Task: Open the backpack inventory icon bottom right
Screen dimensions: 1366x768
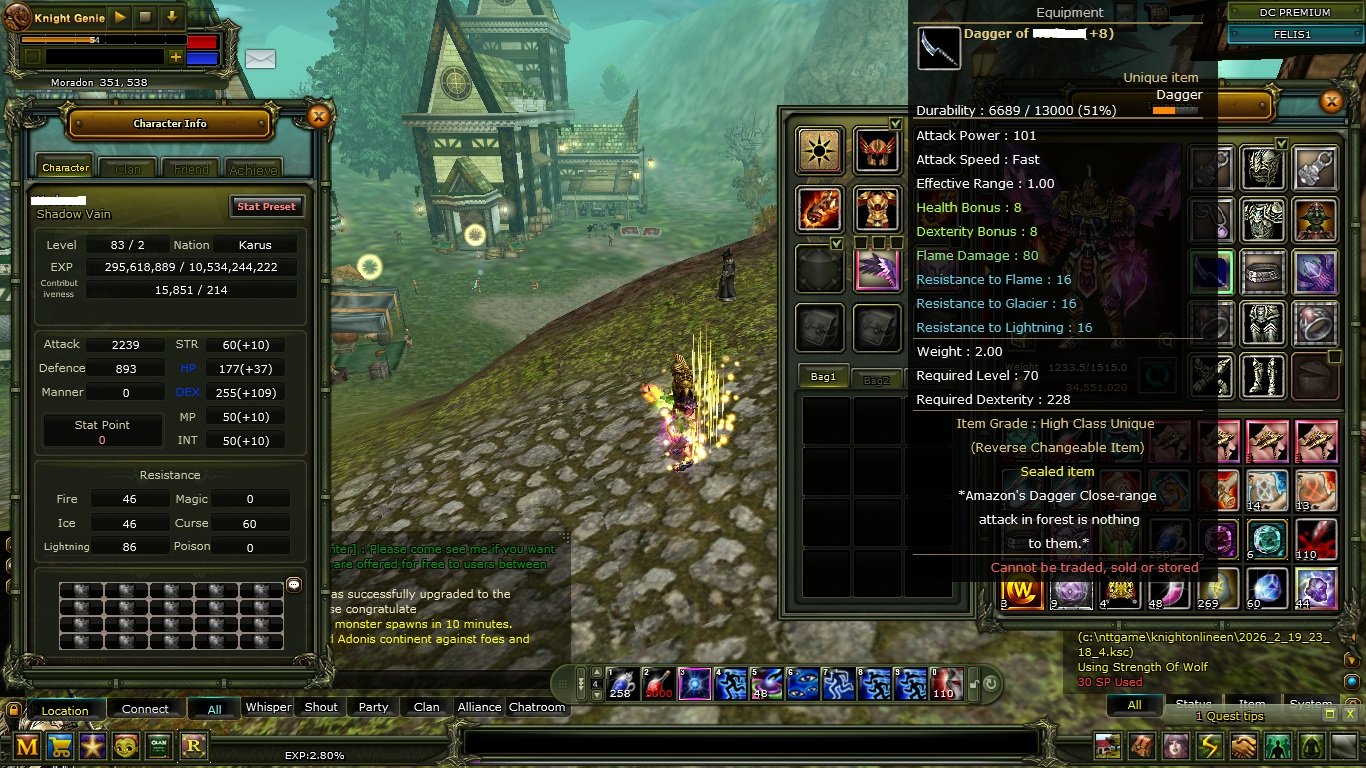Action: click(x=1140, y=746)
